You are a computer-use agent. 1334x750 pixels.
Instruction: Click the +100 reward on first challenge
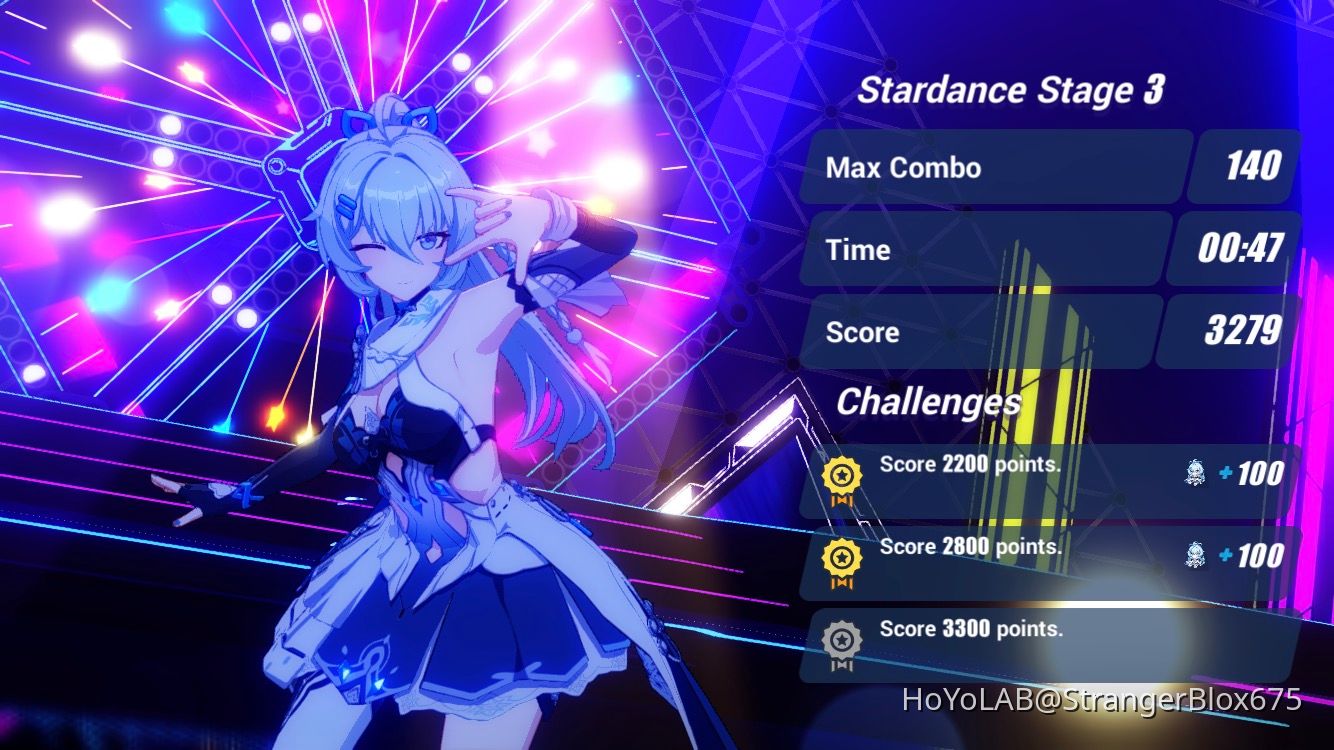point(1251,475)
